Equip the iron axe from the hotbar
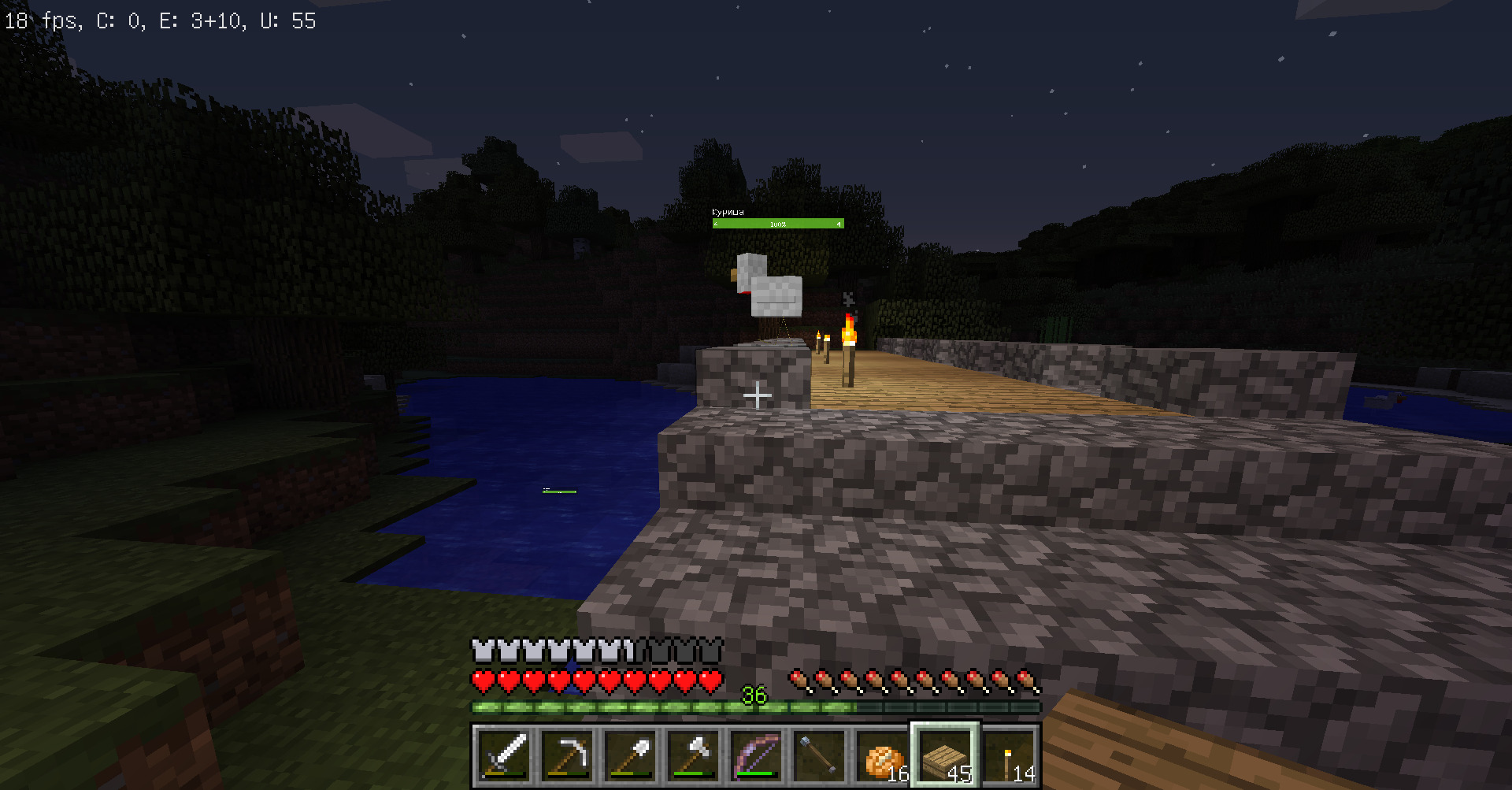Viewport: 1512px width, 790px height. pyautogui.click(x=694, y=756)
